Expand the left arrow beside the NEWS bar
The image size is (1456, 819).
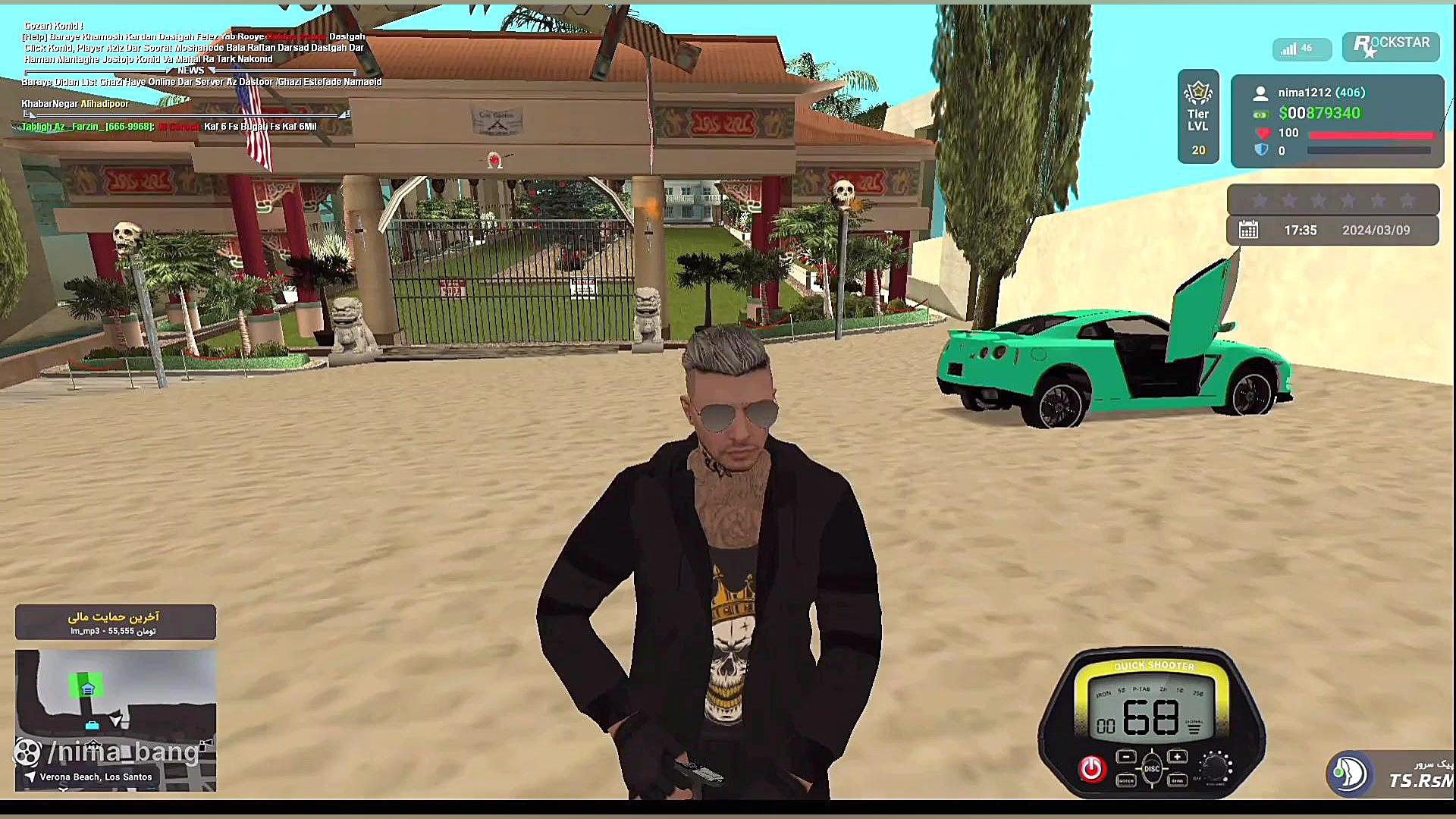tap(168, 71)
